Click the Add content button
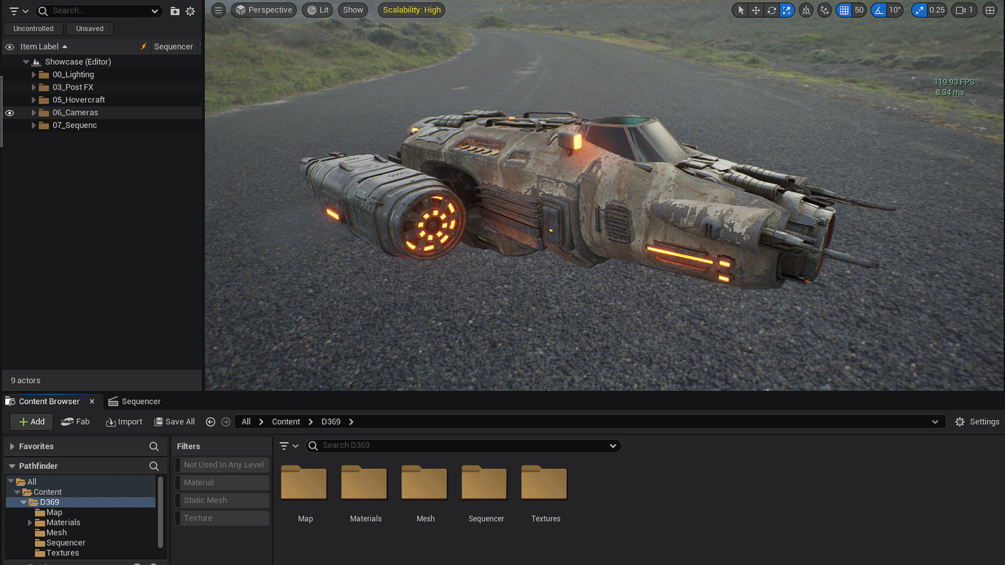The image size is (1005, 565). [31, 422]
